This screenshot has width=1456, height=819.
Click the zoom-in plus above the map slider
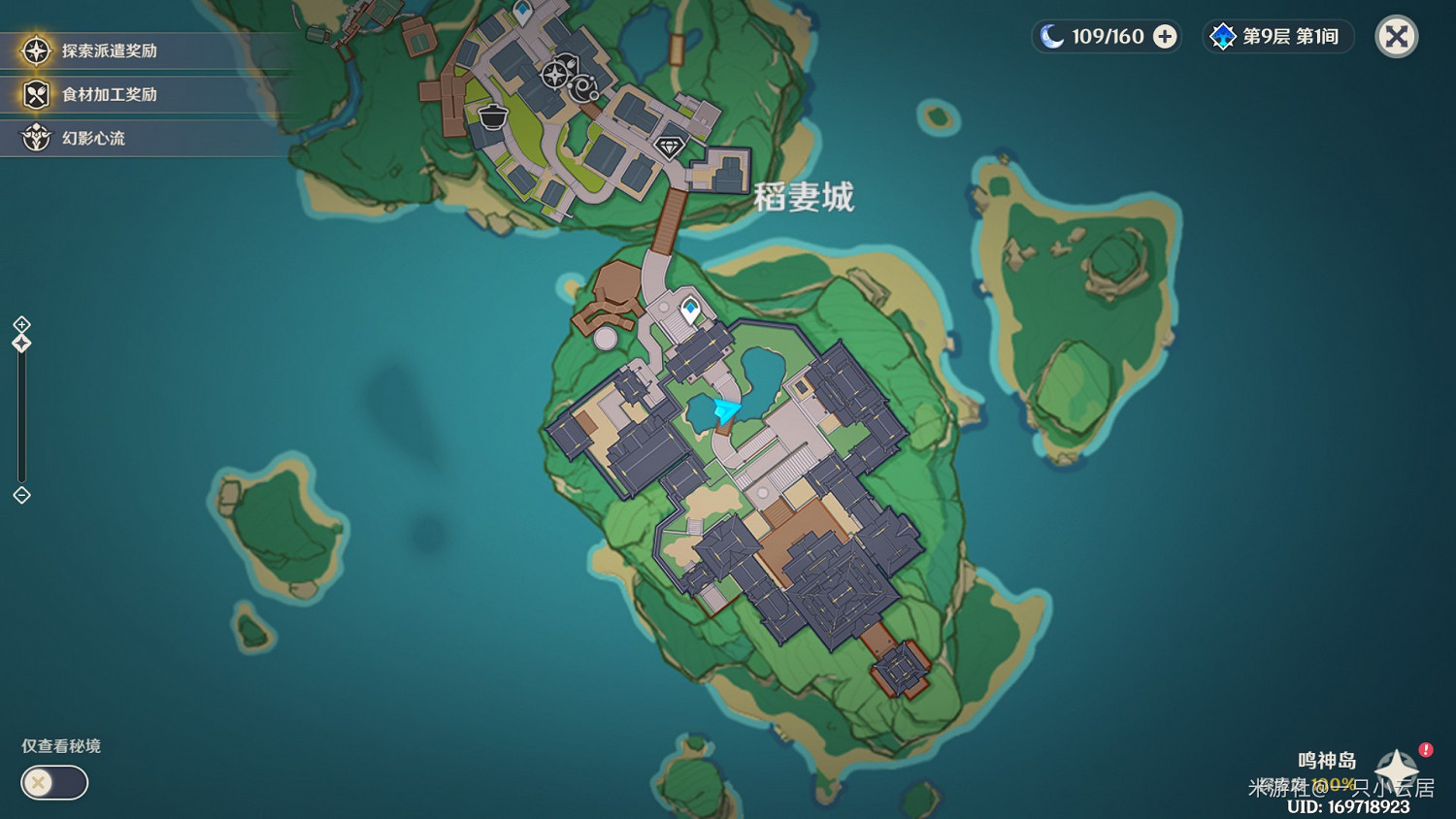20,325
